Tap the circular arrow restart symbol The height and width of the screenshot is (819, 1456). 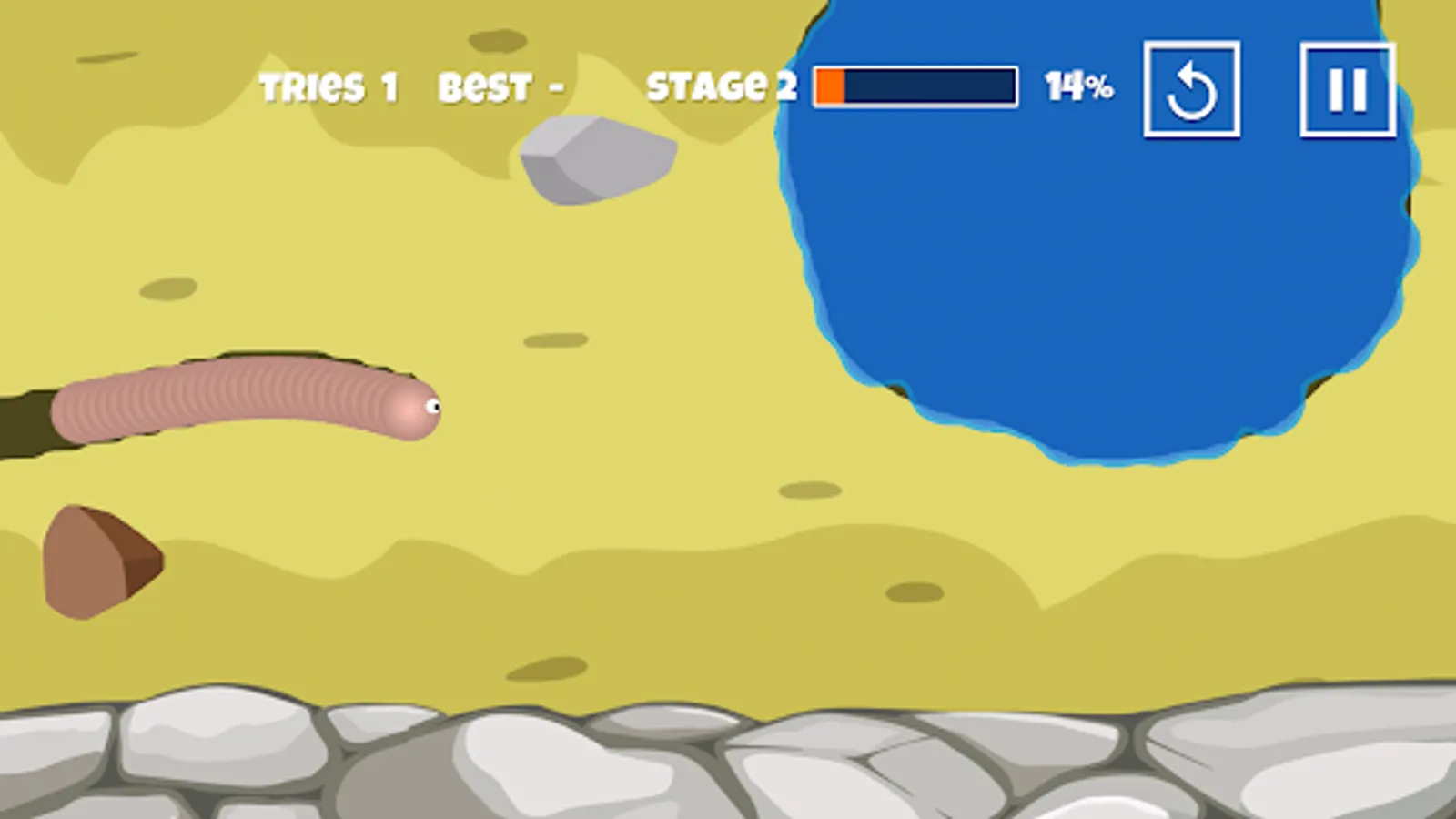coord(1192,88)
